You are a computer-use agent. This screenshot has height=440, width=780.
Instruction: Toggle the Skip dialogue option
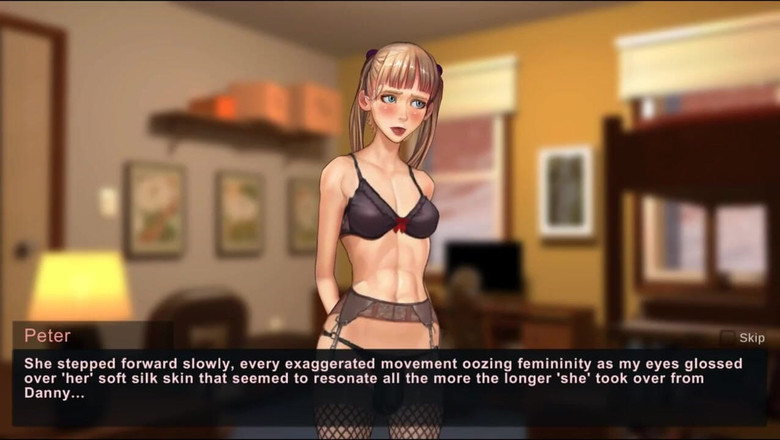click(729, 338)
